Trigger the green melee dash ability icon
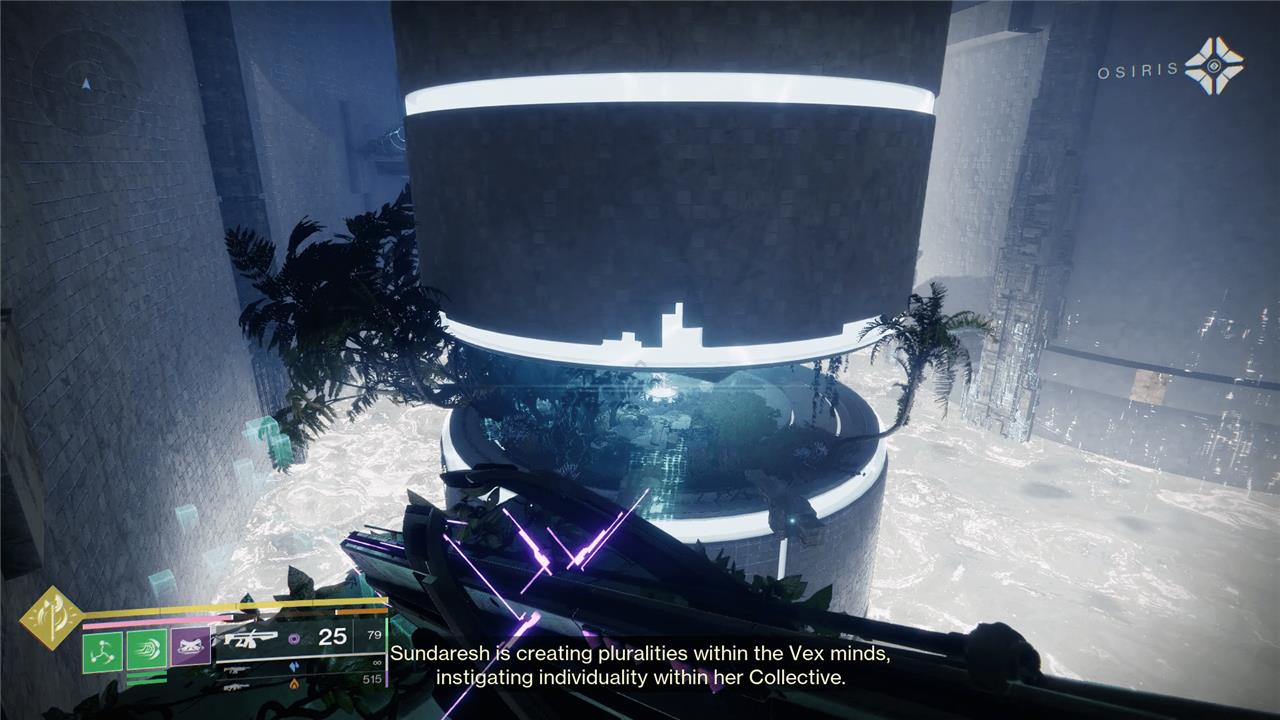The height and width of the screenshot is (720, 1280). click(146, 651)
